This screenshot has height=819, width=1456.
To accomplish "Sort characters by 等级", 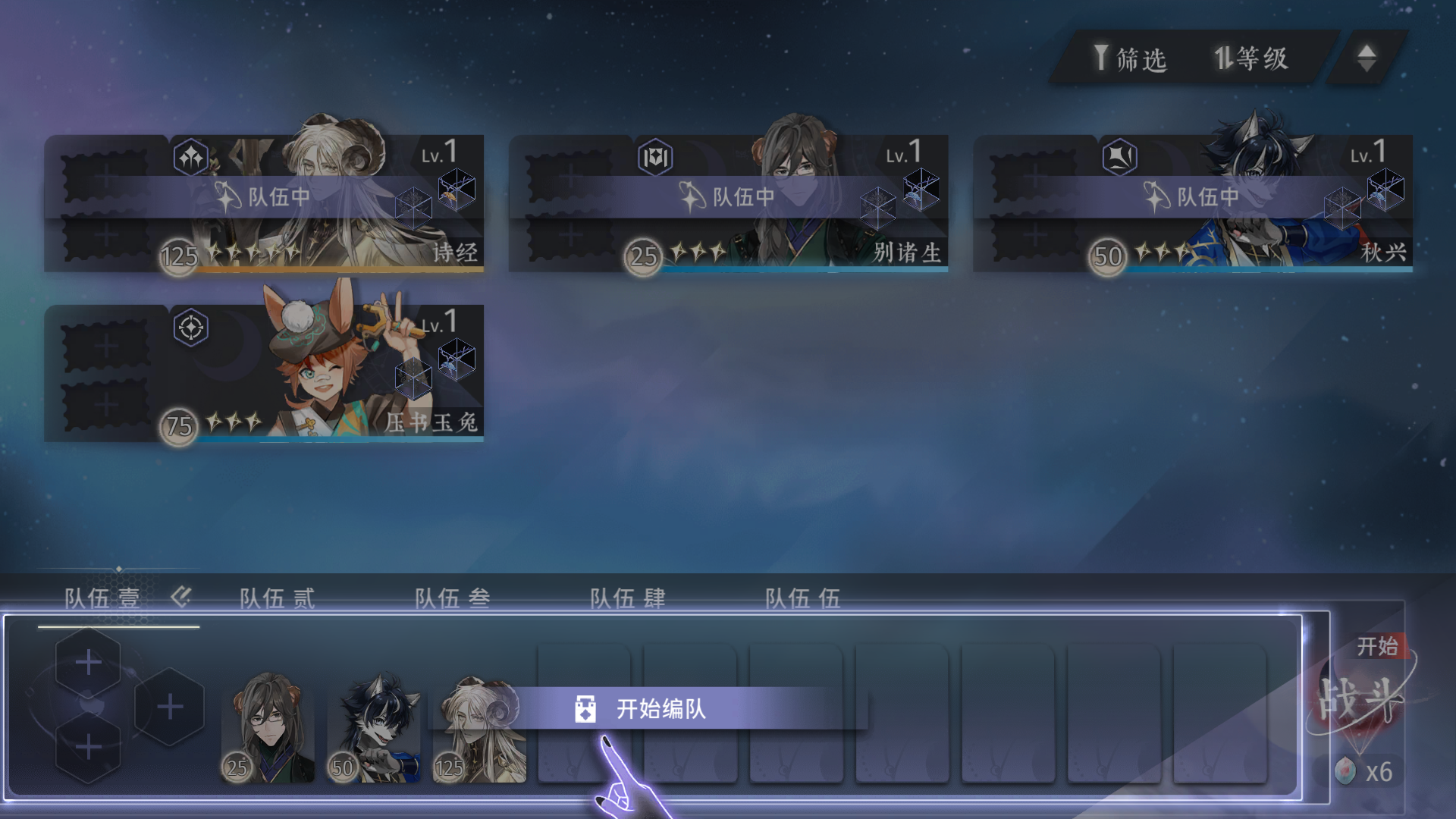I will coord(1251,58).
